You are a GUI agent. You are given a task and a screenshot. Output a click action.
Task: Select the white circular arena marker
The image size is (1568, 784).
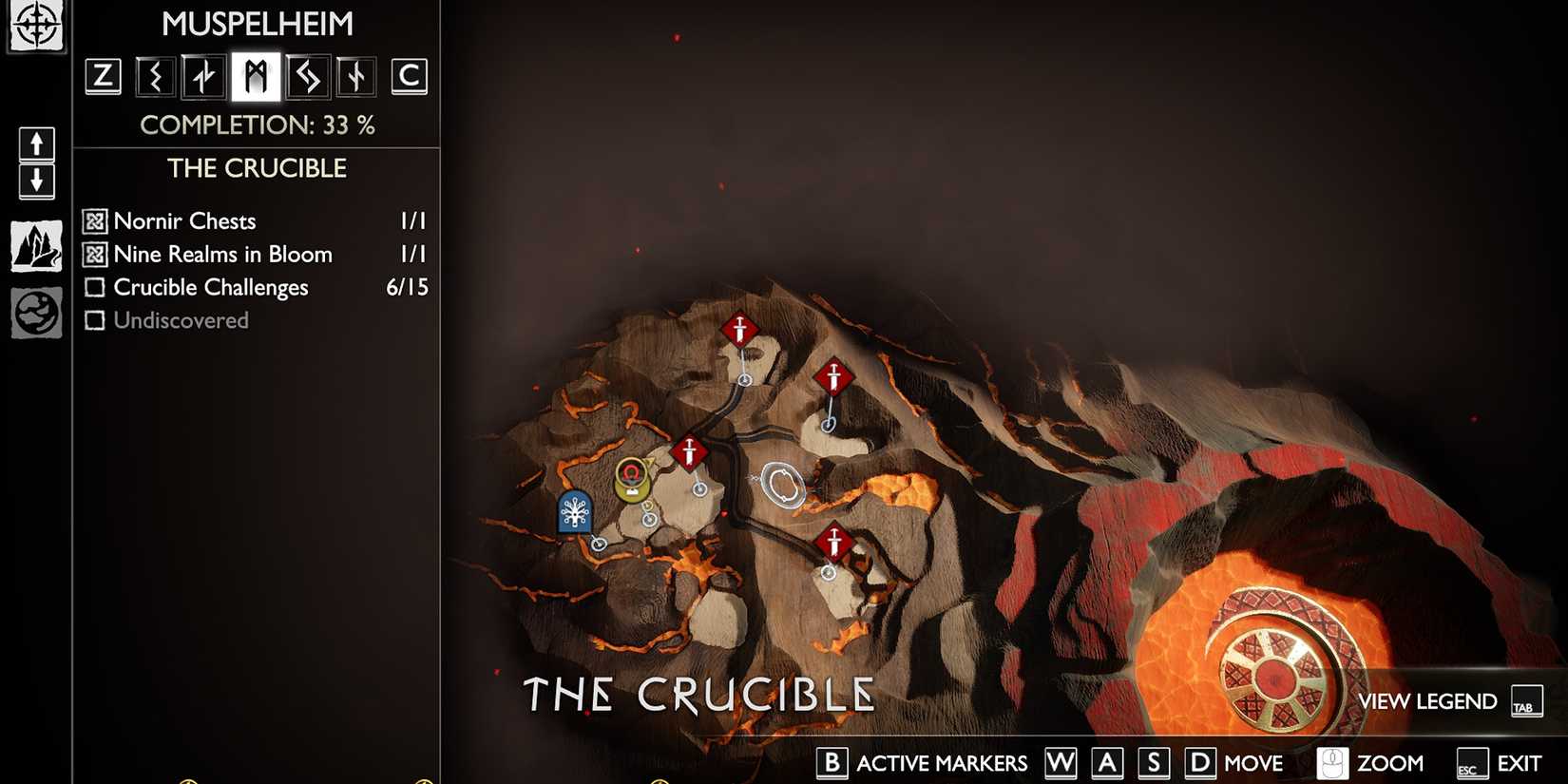point(783,485)
